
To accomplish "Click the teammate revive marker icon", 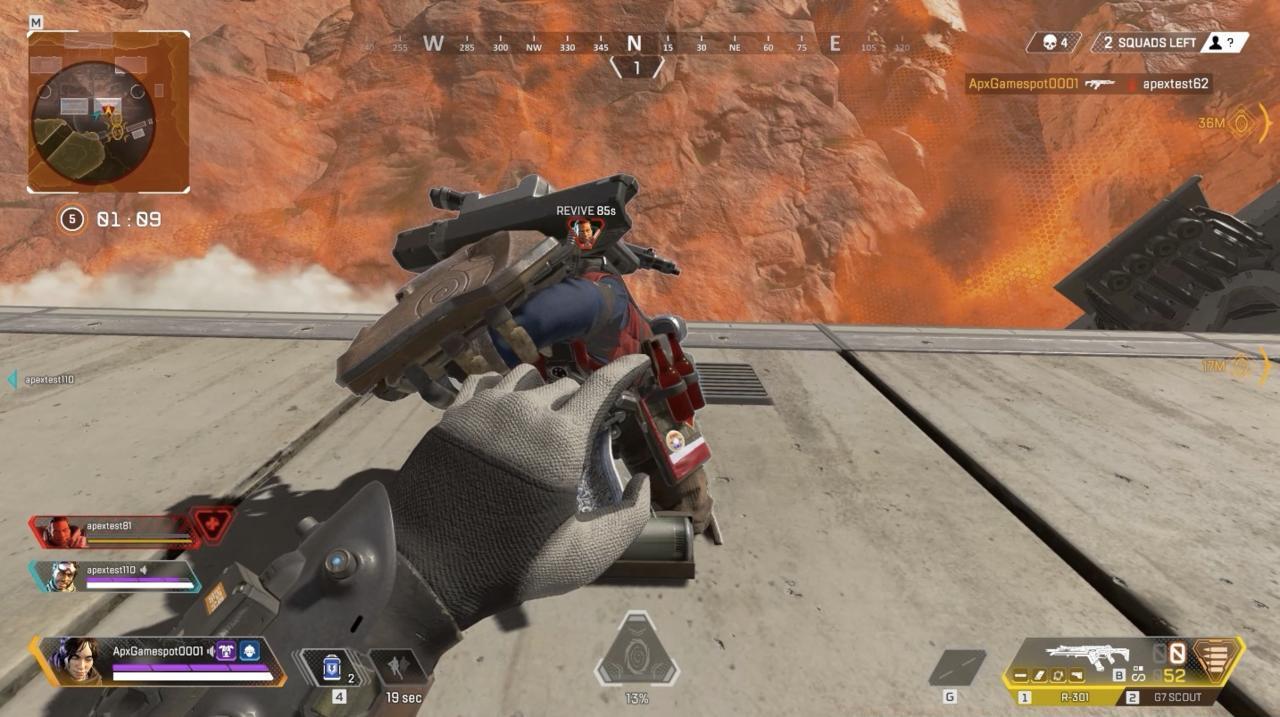I will coord(584,233).
